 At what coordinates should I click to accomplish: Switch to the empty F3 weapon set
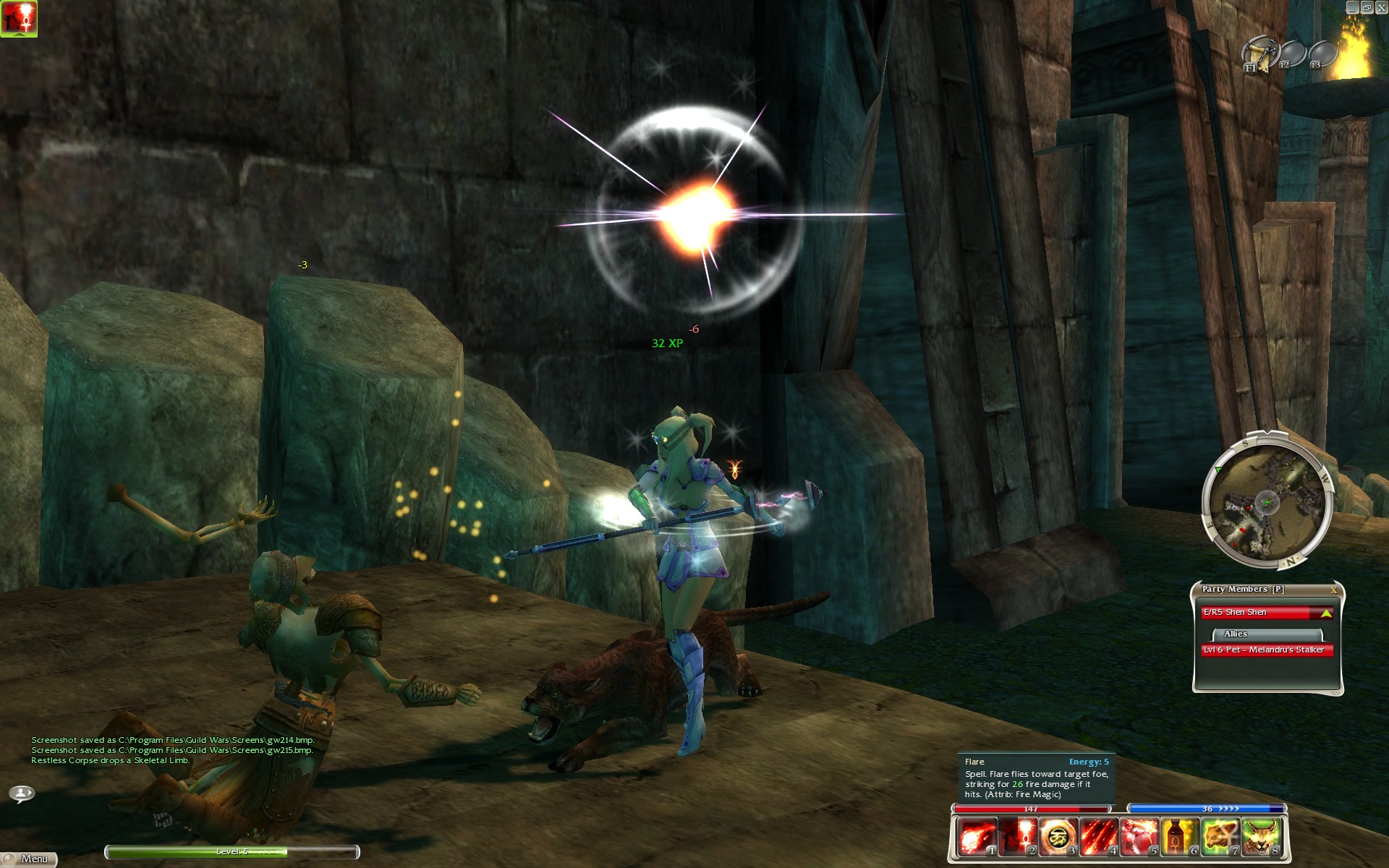coord(1322,54)
